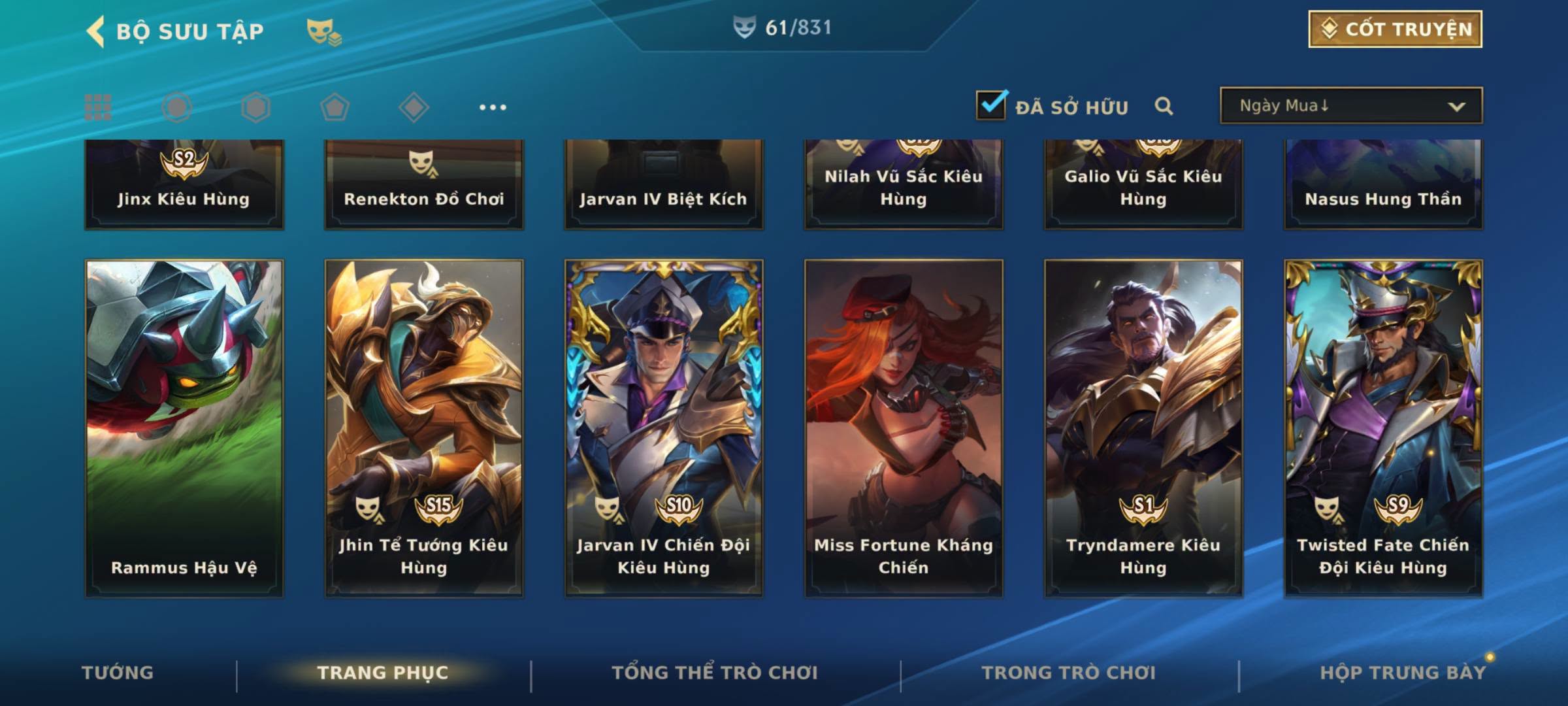
Task: Go to the Hộp Trưng Bày tab
Action: pyautogui.click(x=1403, y=673)
